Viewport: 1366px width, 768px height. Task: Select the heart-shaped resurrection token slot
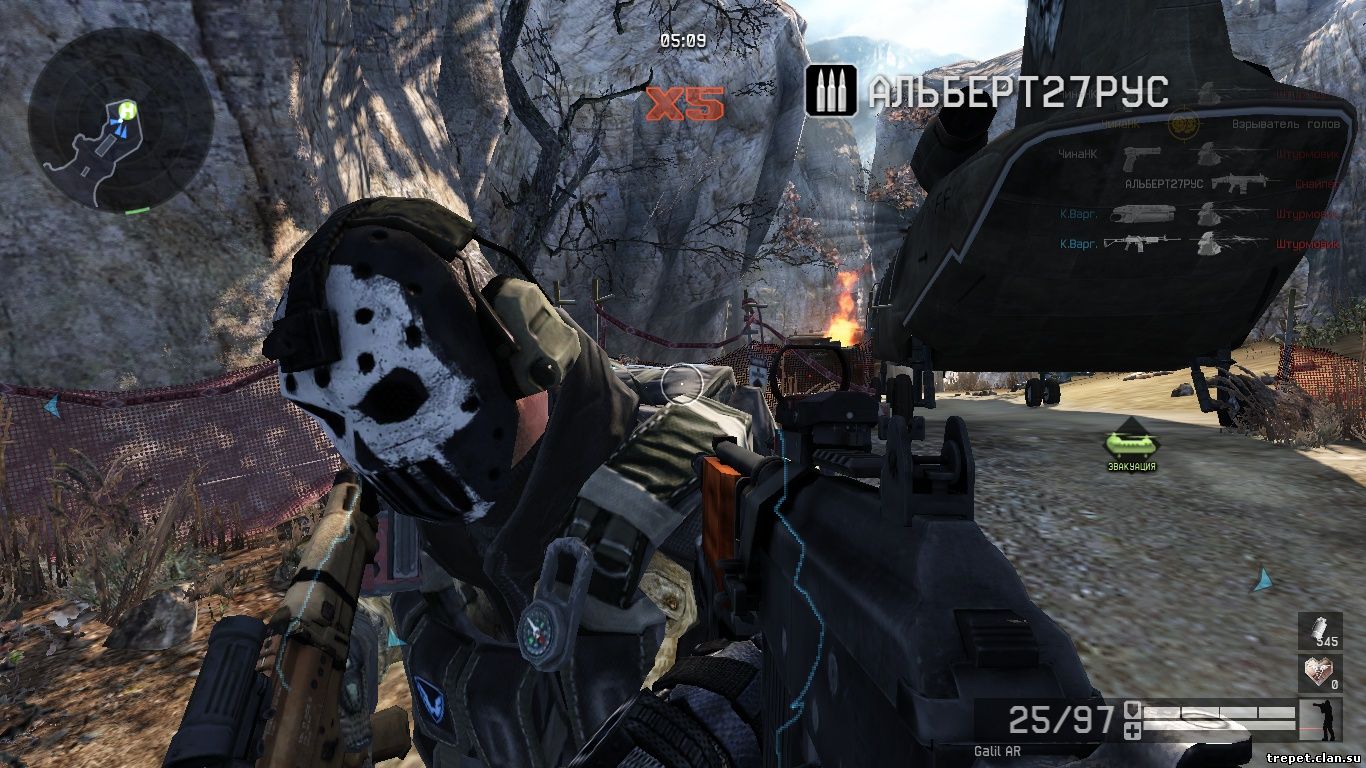point(1320,673)
